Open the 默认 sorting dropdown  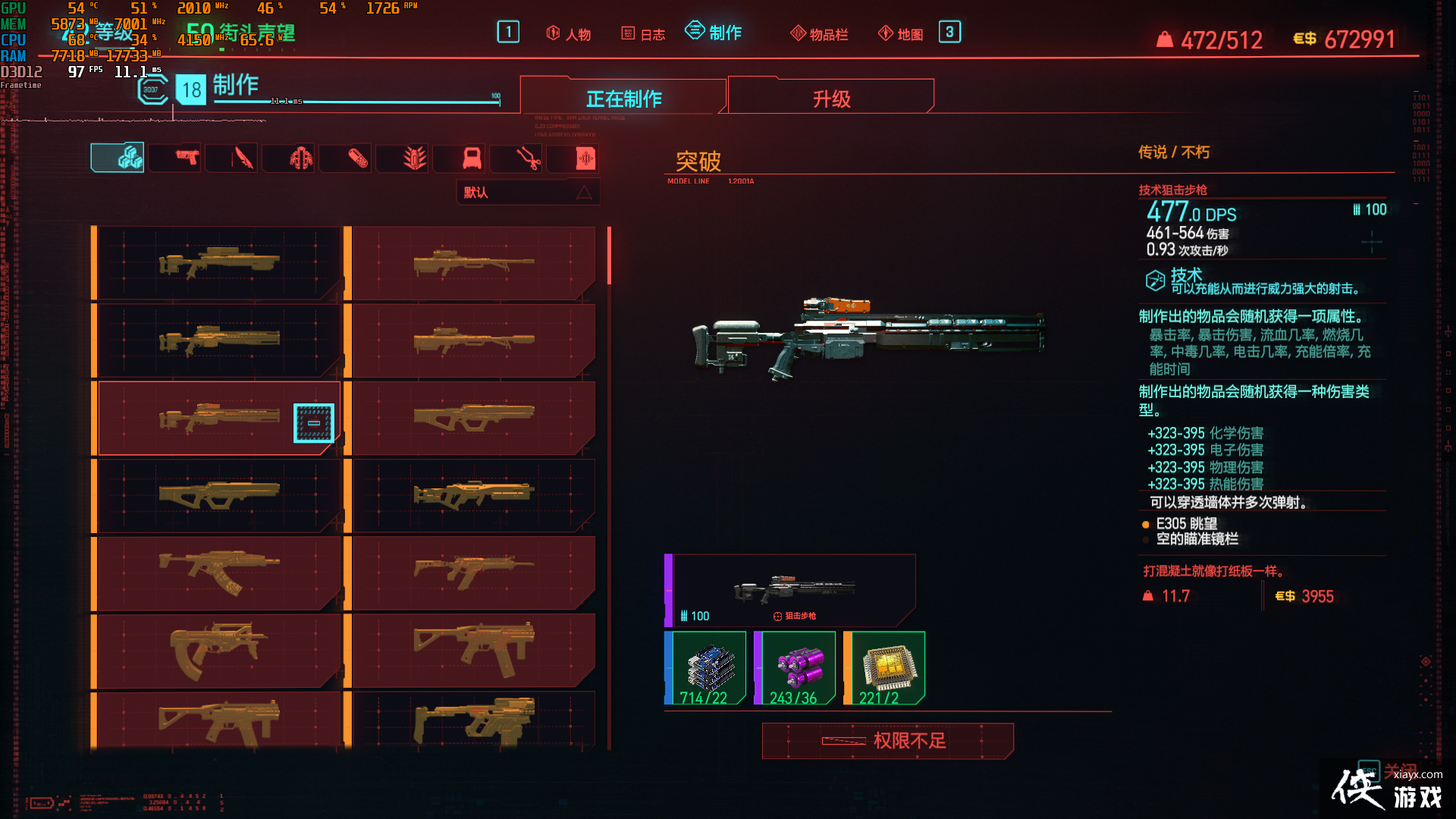[529, 192]
